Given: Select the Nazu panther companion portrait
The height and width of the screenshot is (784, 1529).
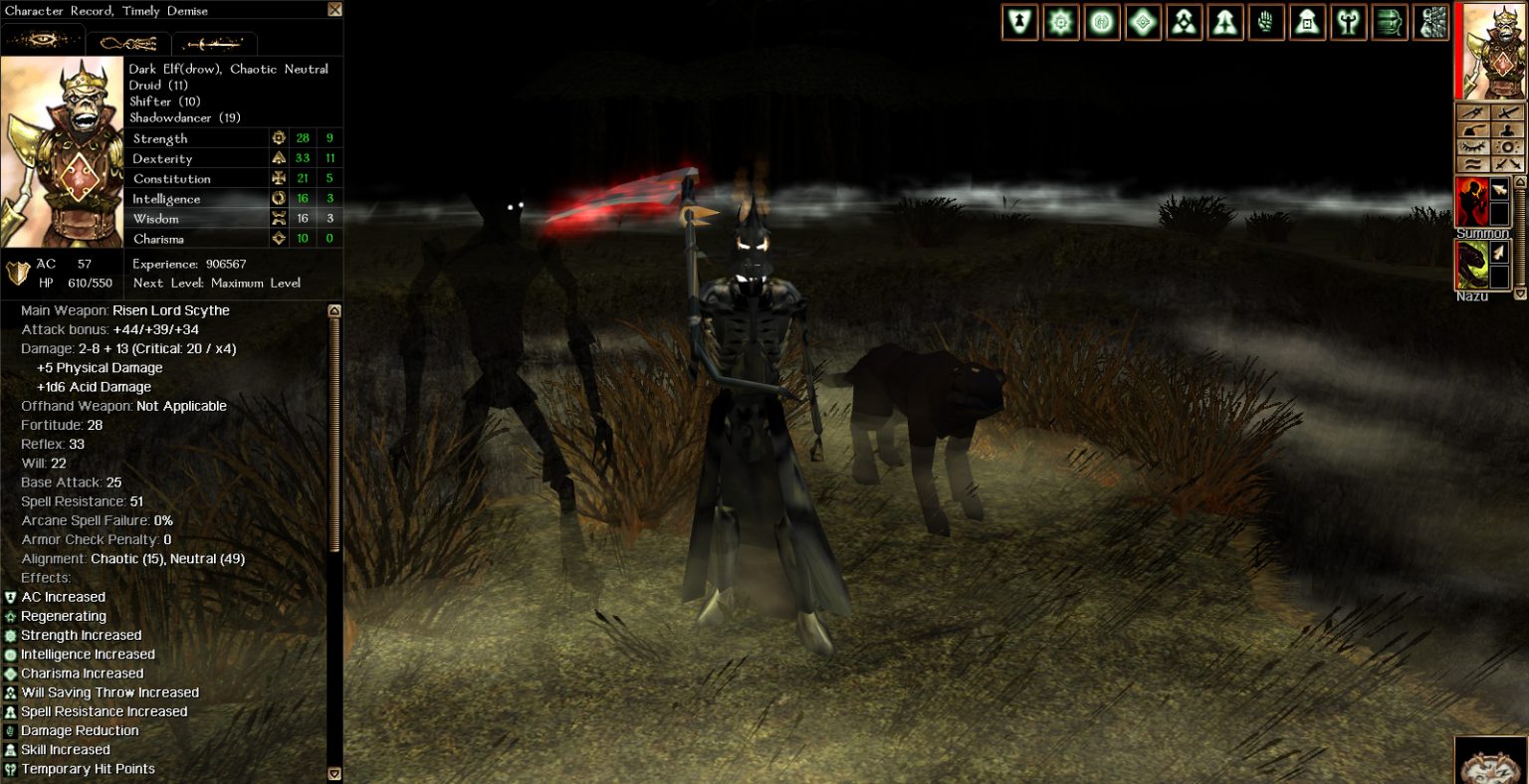Looking at the screenshot, I should (1472, 265).
